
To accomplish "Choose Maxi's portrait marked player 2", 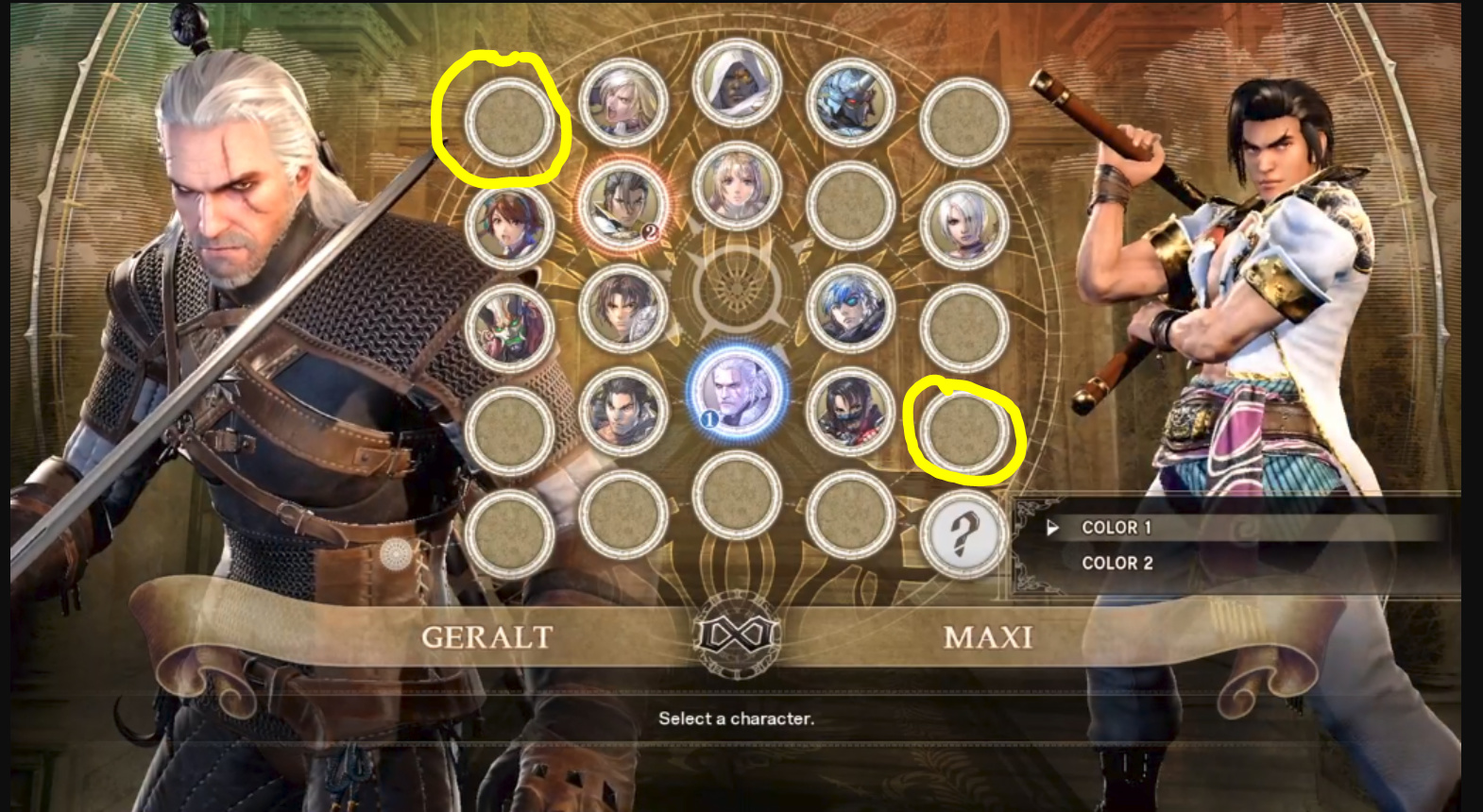I will click(622, 203).
